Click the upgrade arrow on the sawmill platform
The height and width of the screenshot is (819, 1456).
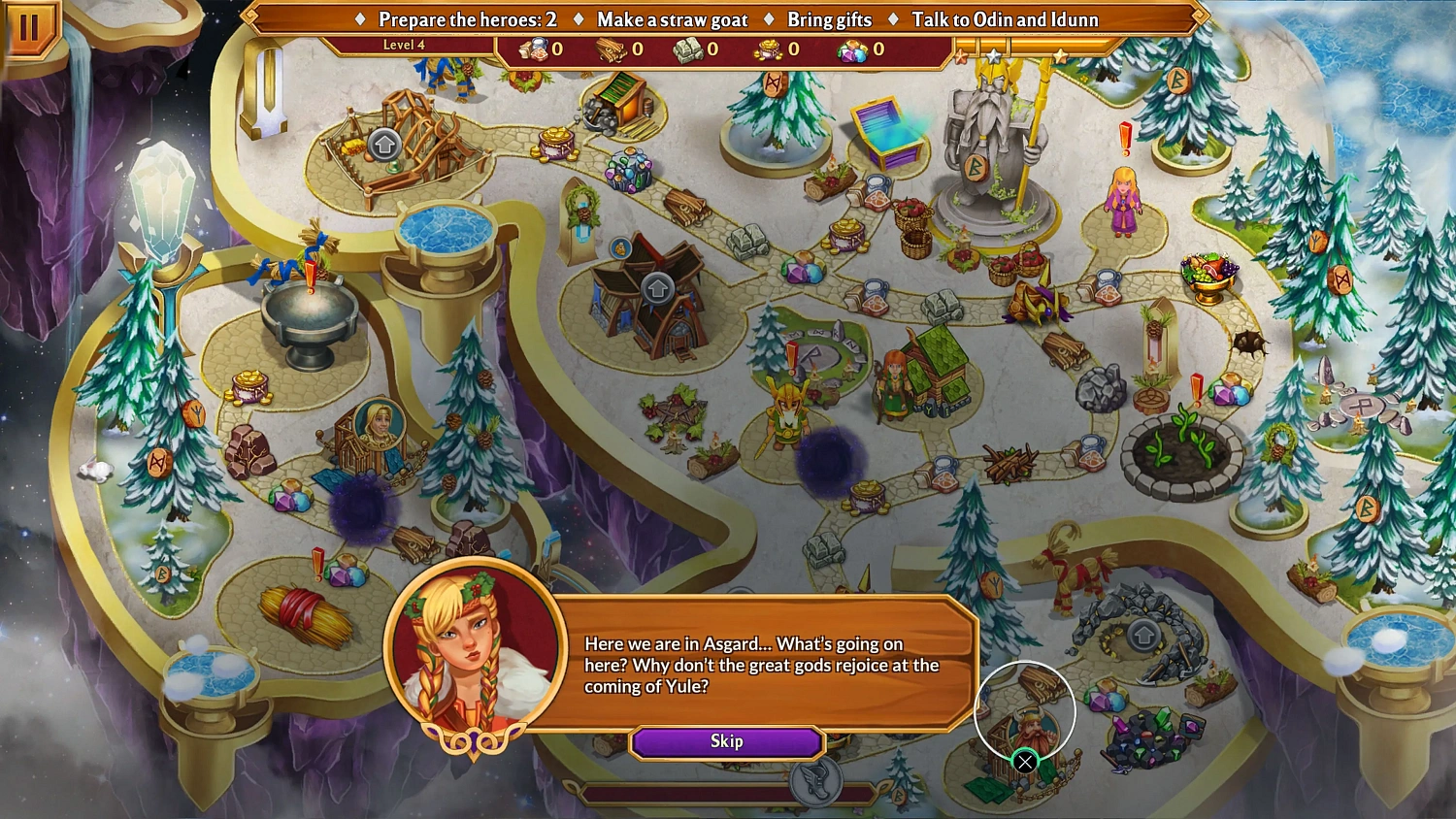(x=385, y=144)
